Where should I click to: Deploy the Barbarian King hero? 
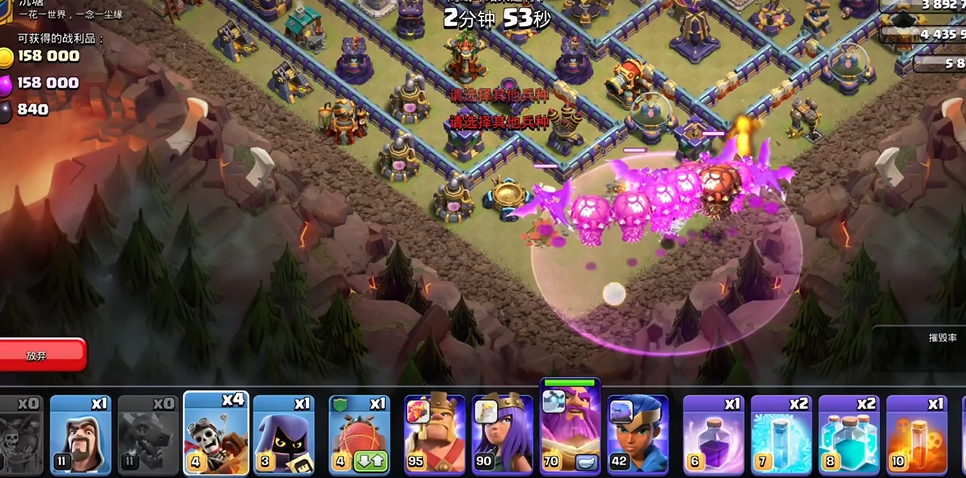pos(434,433)
